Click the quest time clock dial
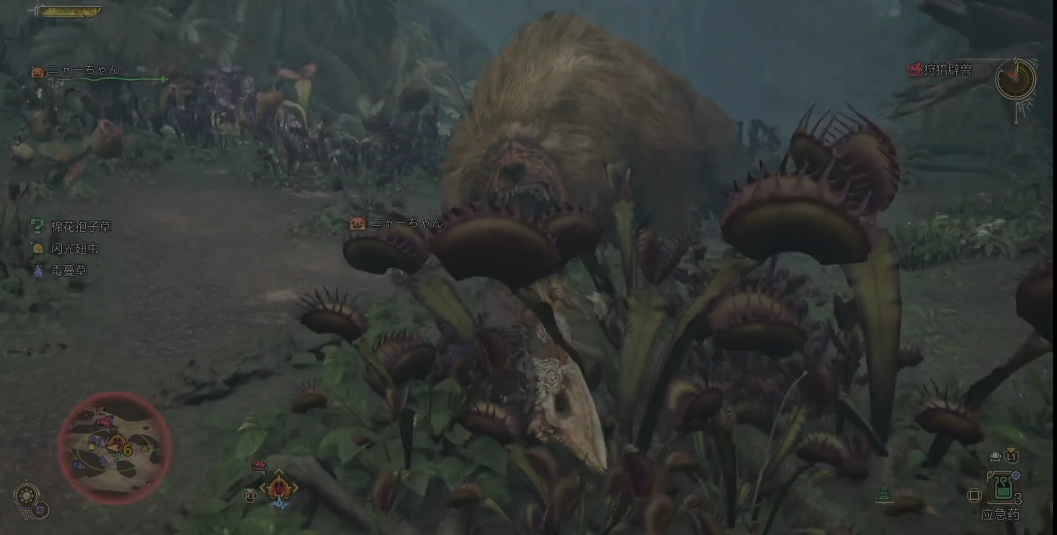1057x535 pixels. (x=1015, y=78)
